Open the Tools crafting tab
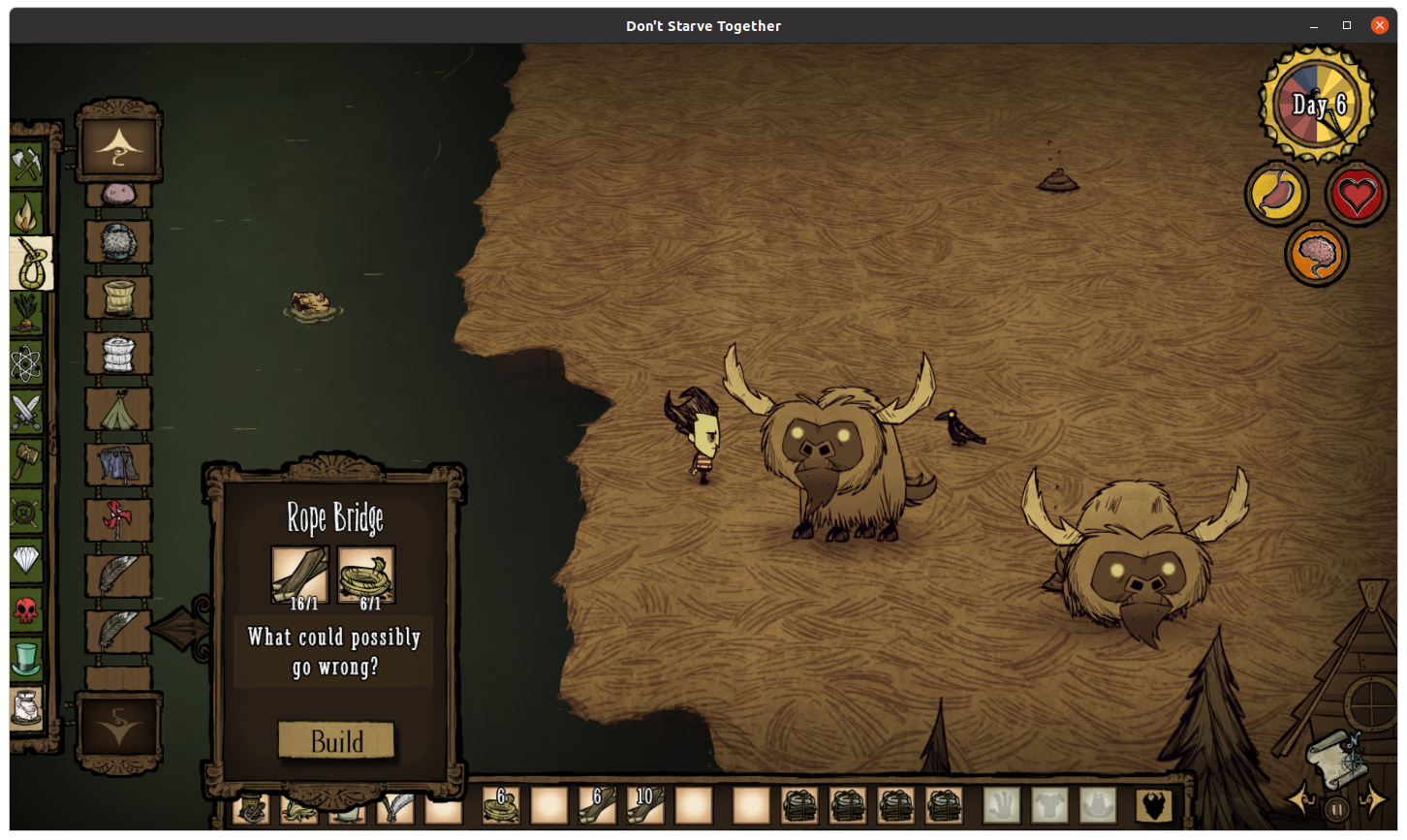This screenshot has height=840, width=1407. coord(26,165)
